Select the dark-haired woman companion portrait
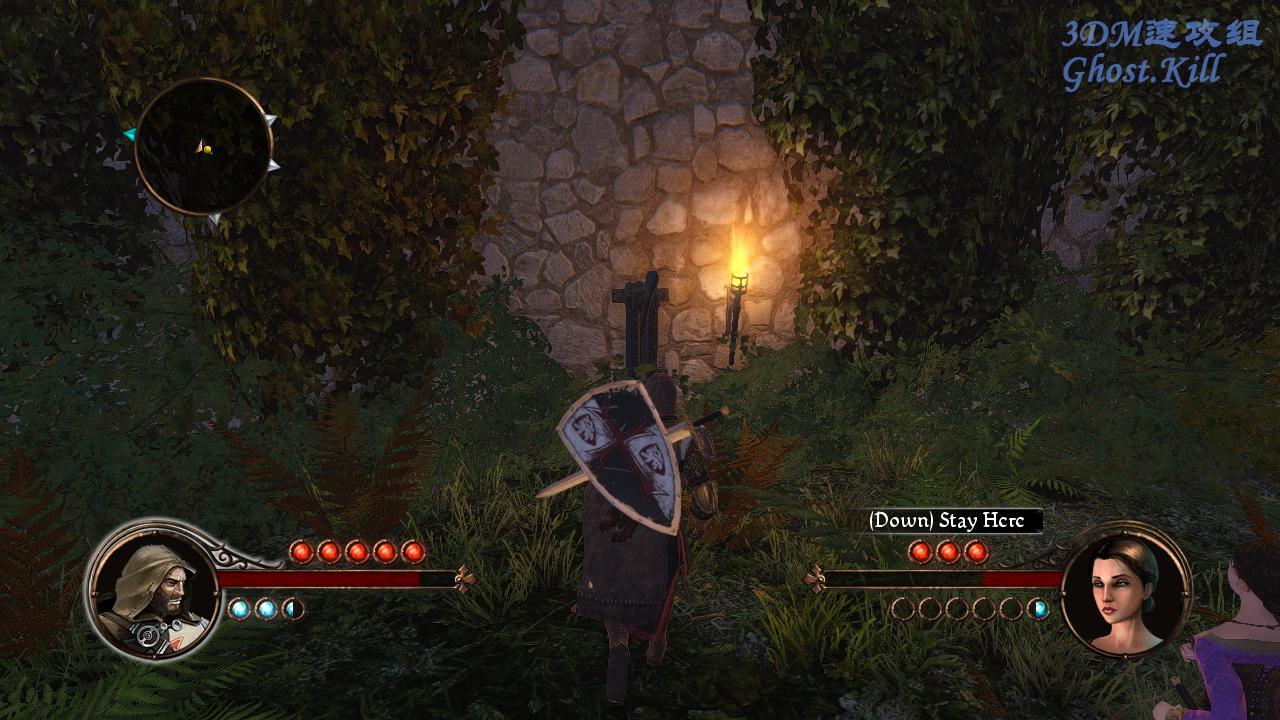 [1125, 589]
